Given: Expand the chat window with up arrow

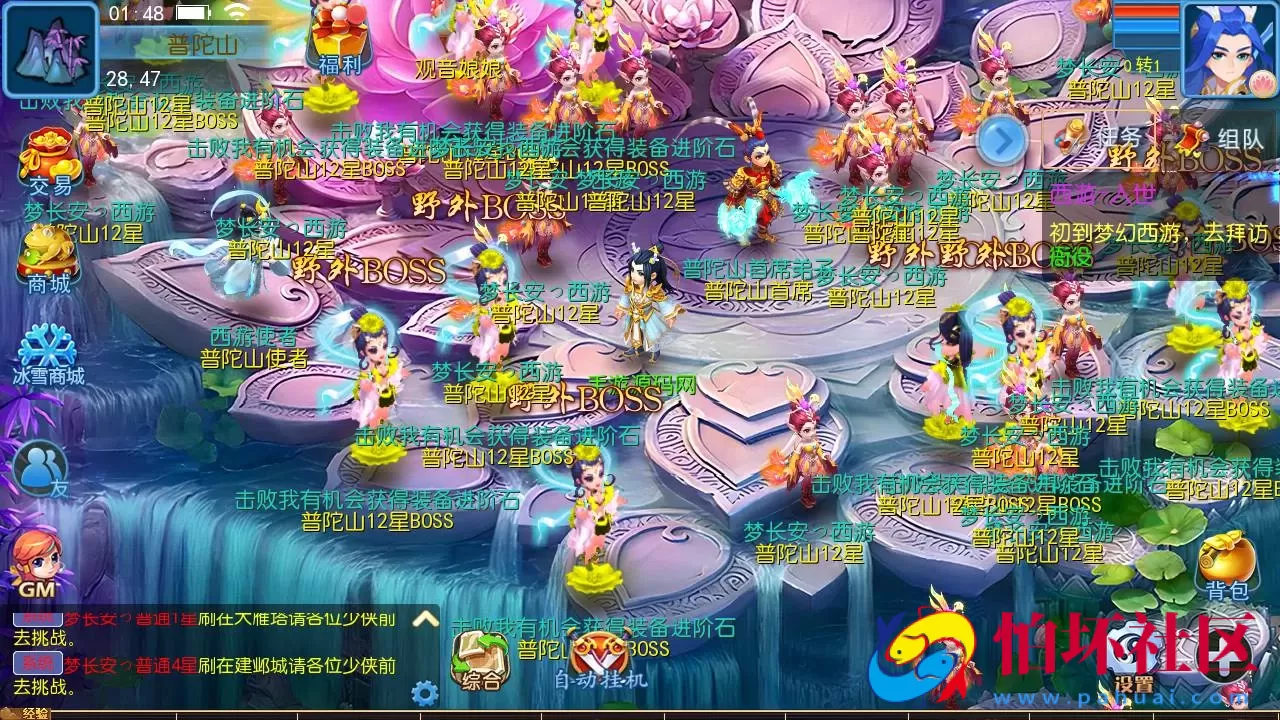Looking at the screenshot, I should click(x=425, y=620).
